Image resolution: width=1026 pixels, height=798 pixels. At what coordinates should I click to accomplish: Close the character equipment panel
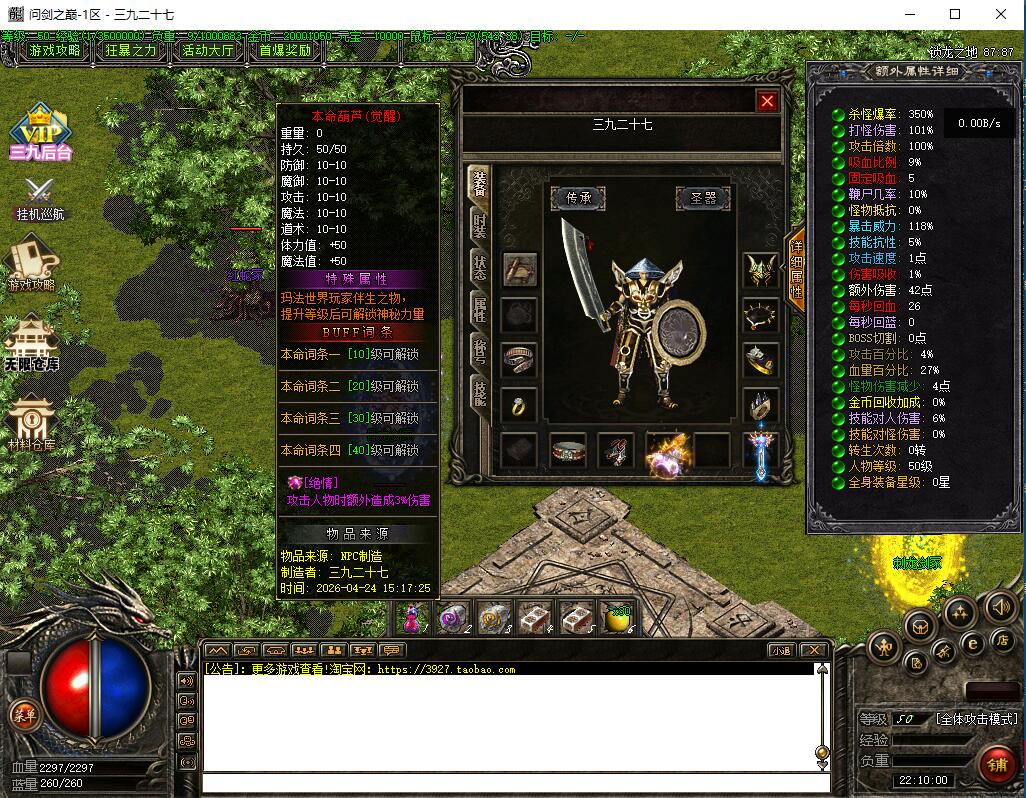click(x=767, y=100)
